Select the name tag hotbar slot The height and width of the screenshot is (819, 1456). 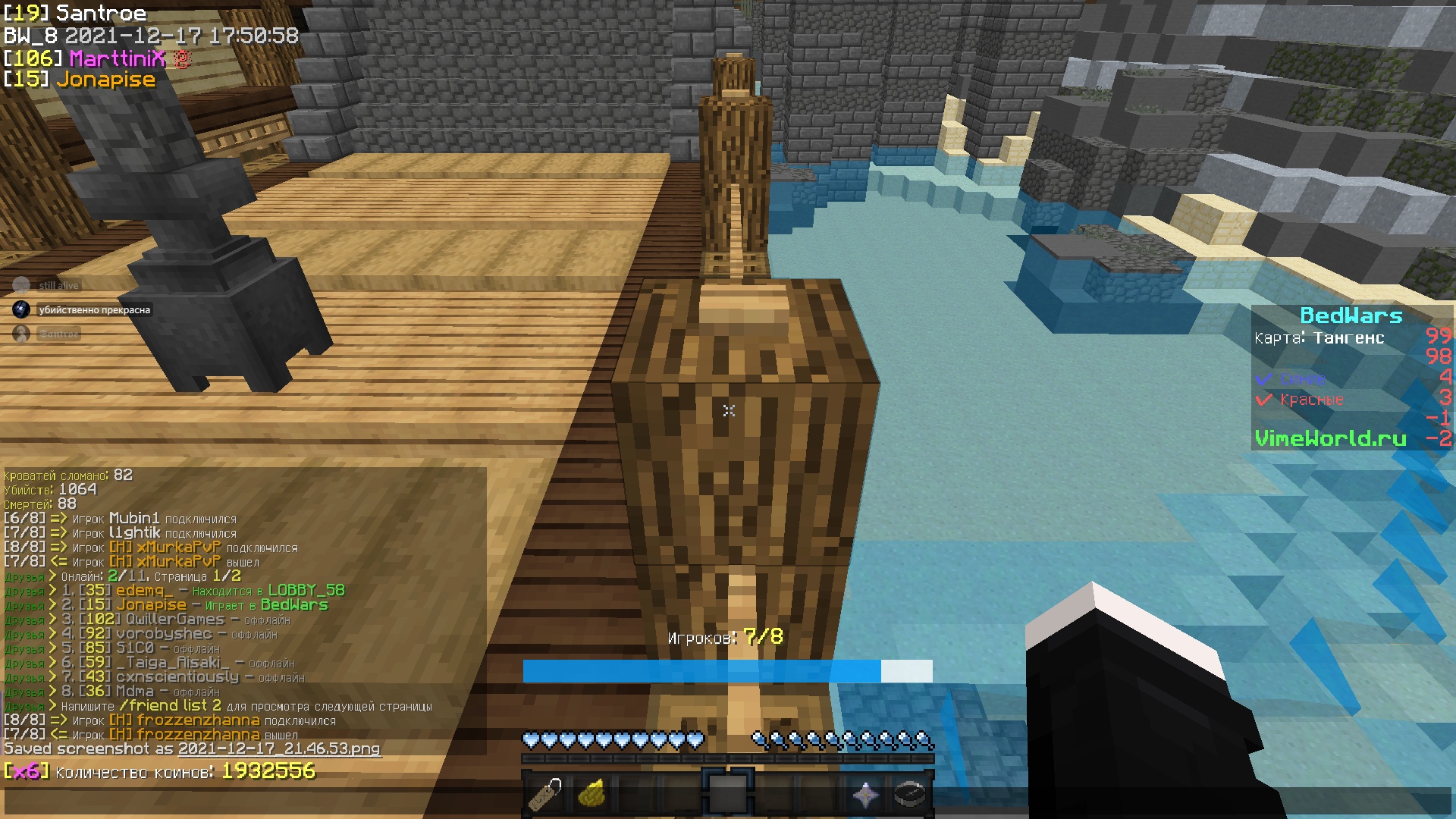(x=545, y=794)
